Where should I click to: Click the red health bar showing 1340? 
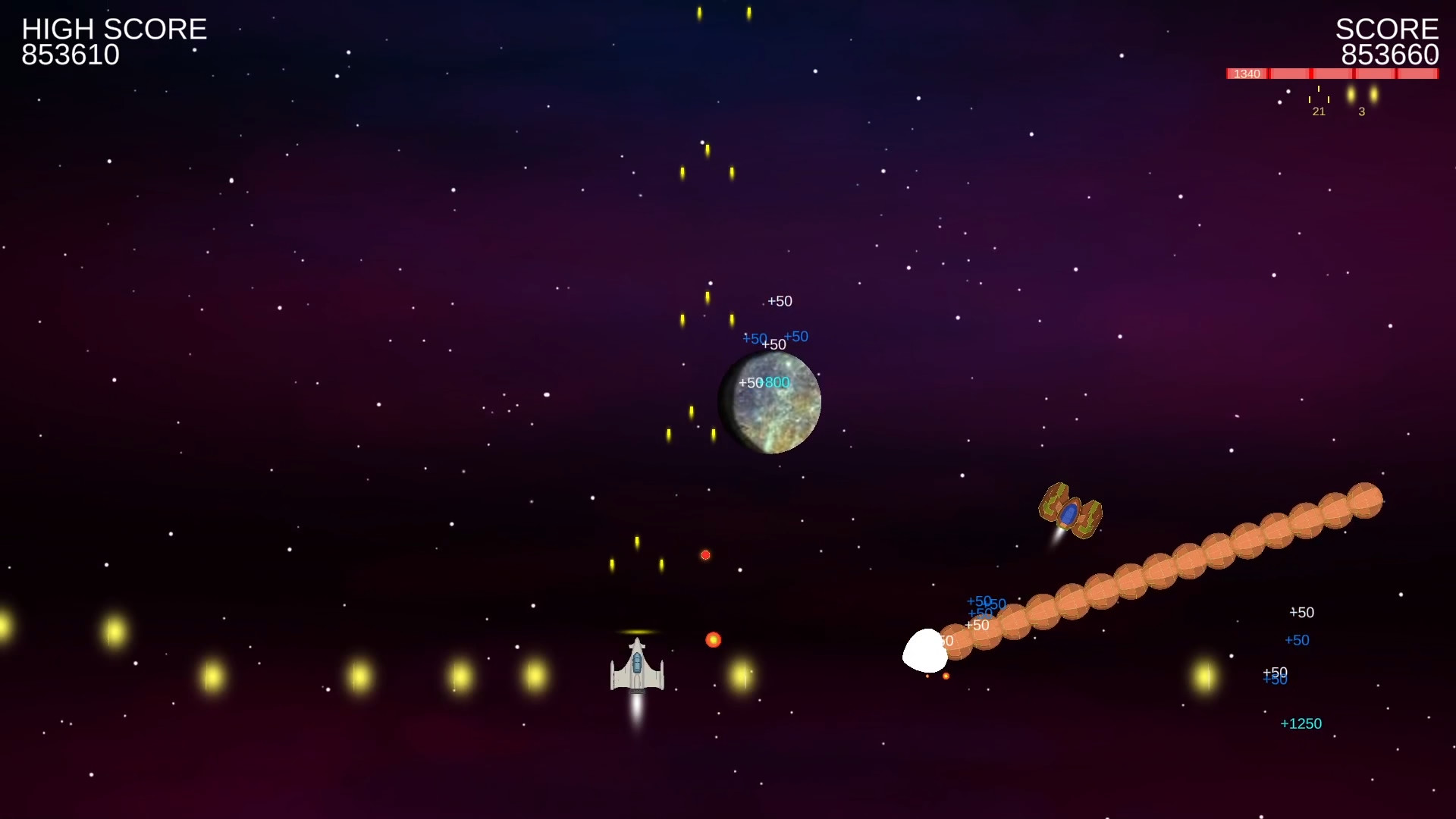[1247, 74]
